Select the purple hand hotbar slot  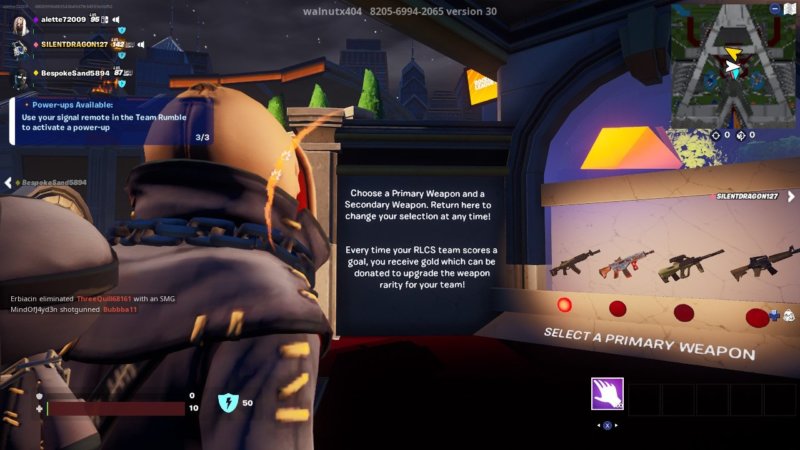(x=607, y=394)
